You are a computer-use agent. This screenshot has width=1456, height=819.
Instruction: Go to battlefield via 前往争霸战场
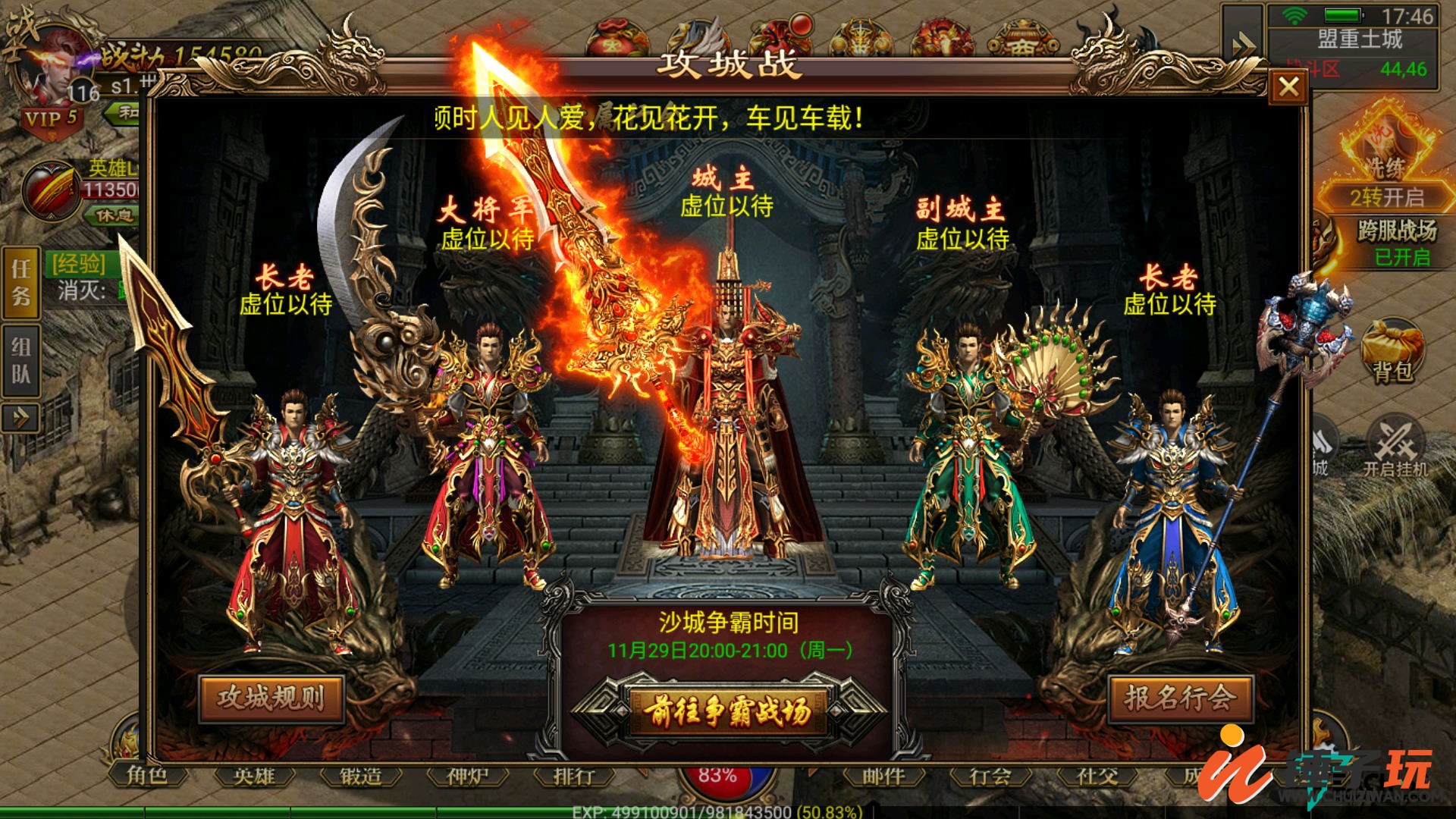point(727,711)
